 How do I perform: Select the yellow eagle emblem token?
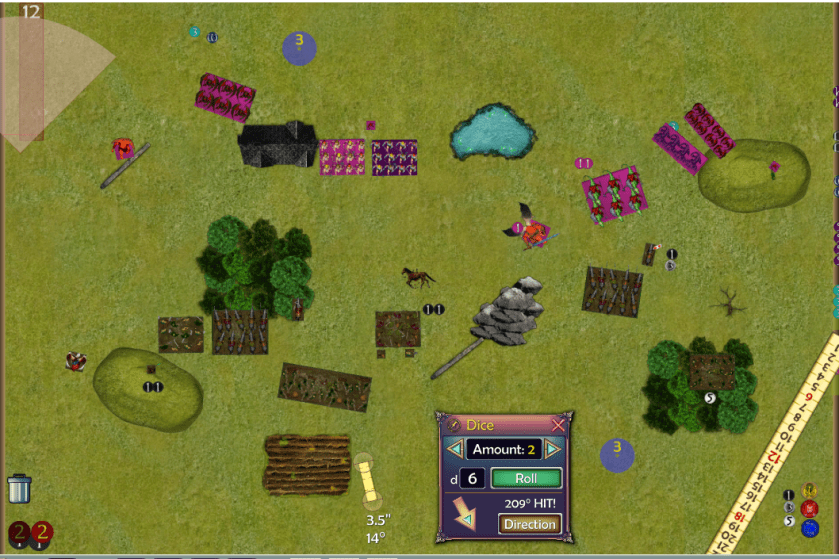[810, 493]
